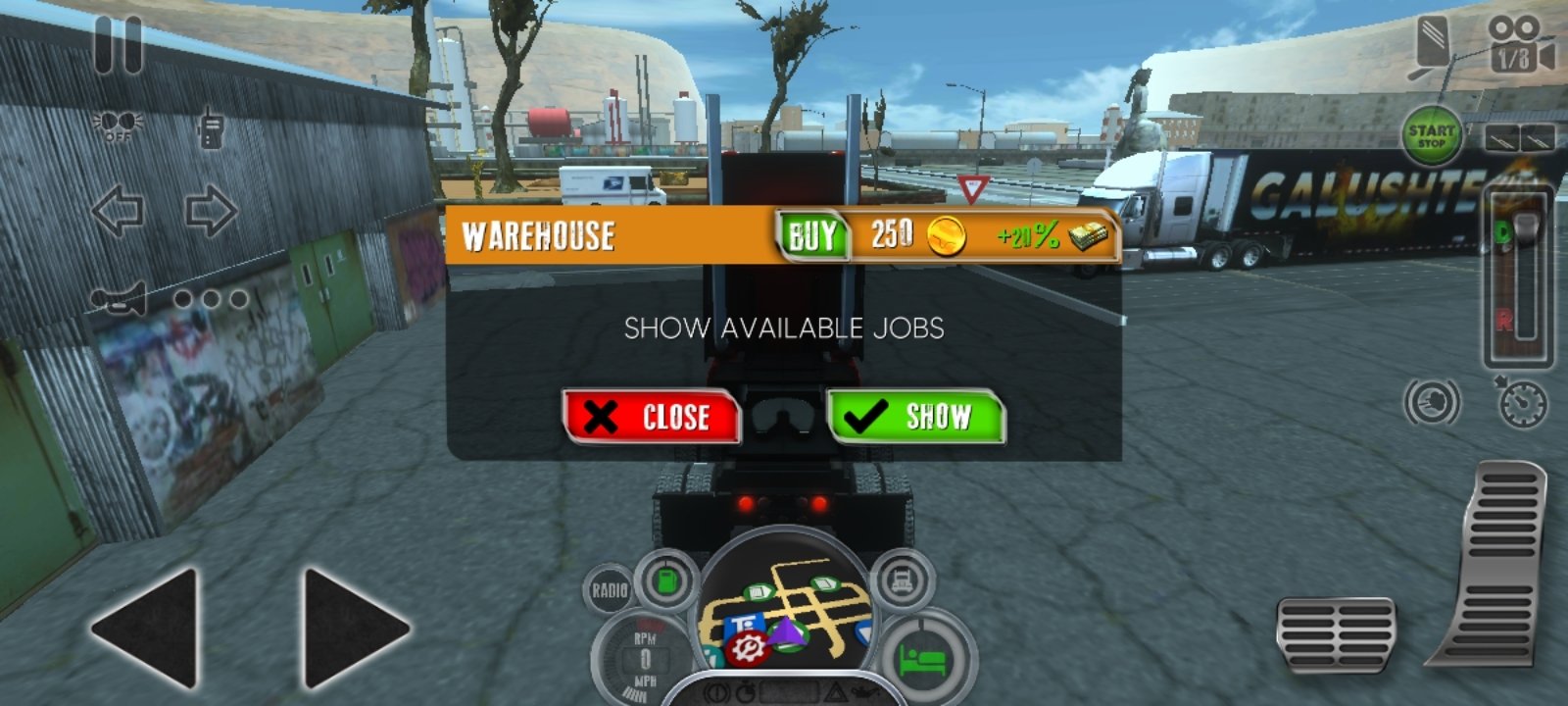
Task: Steer left with the big left triangle
Action: 147,628
